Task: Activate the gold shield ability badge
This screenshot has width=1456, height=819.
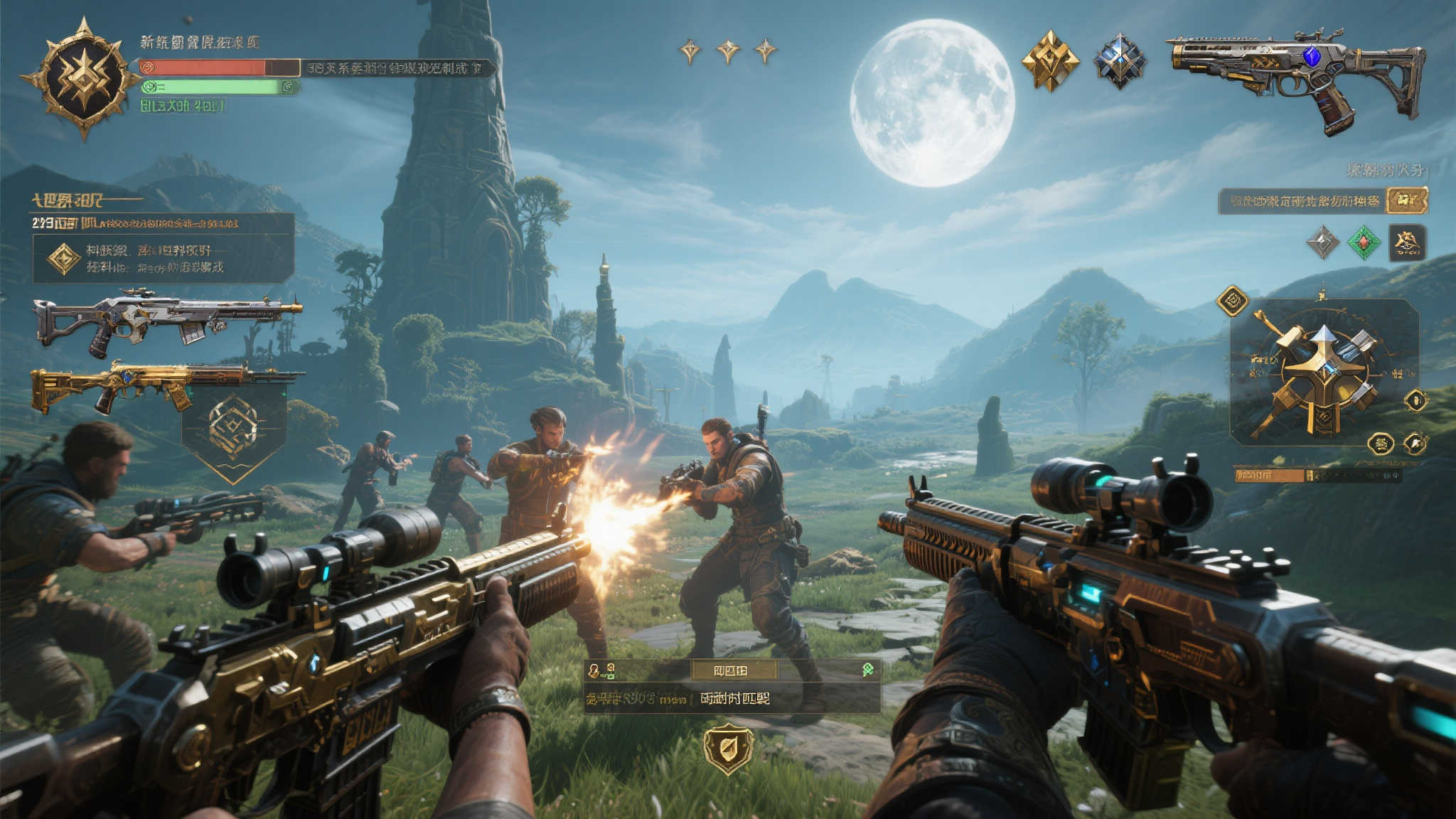Action: tap(728, 748)
